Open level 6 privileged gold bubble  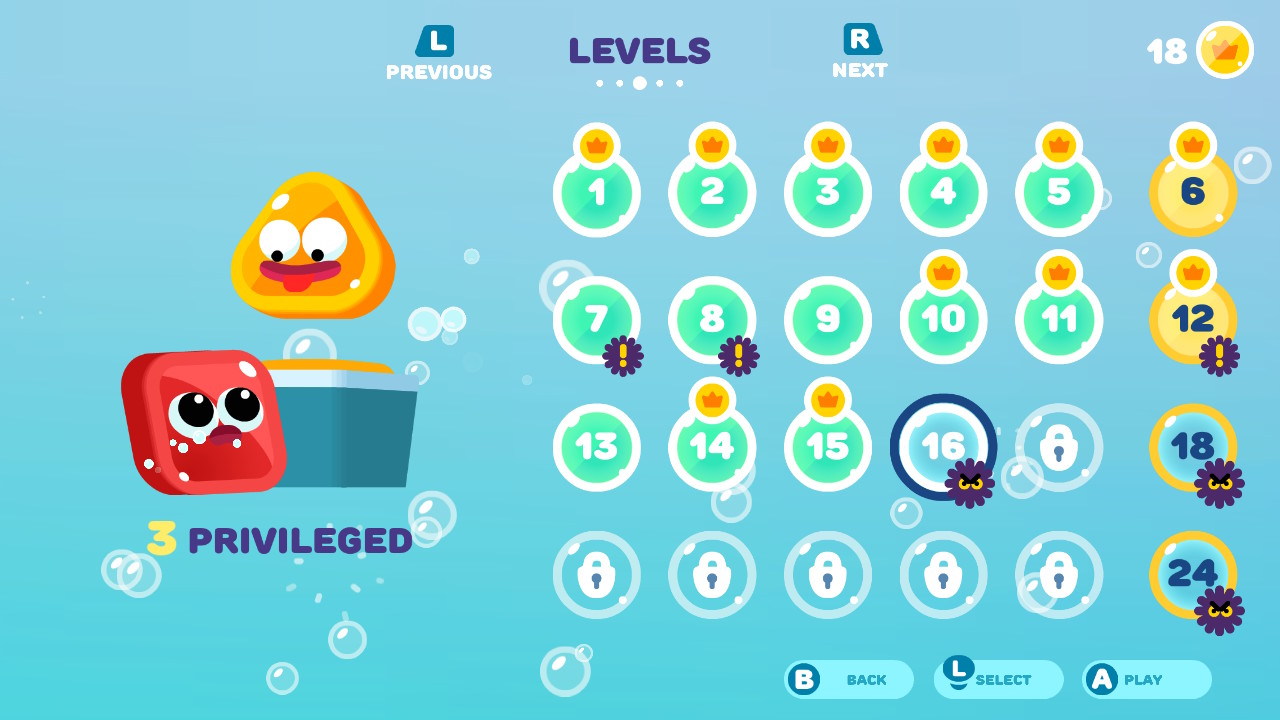pyautogui.click(x=1192, y=190)
